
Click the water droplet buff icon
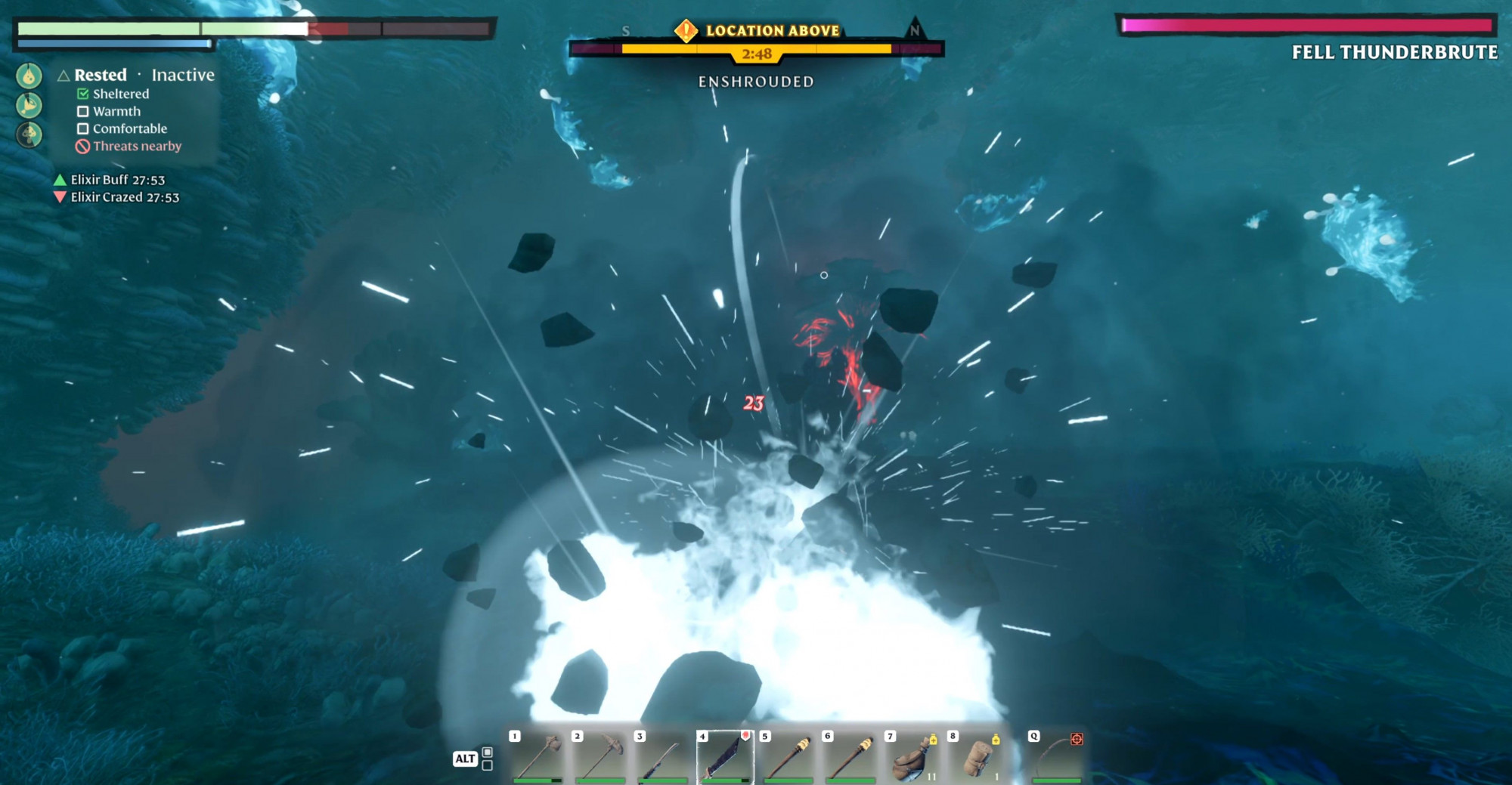[29, 76]
